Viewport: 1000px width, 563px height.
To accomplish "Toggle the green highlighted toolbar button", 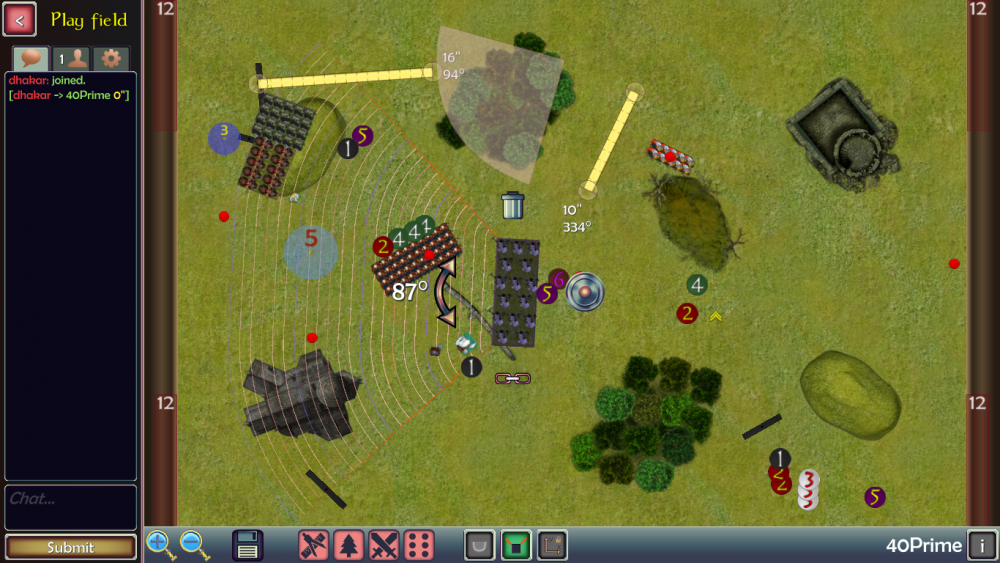I will pos(516,545).
